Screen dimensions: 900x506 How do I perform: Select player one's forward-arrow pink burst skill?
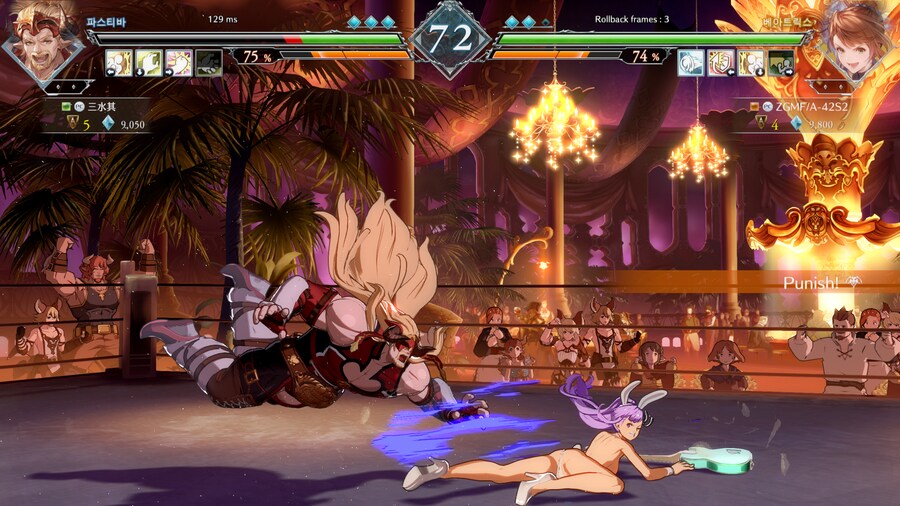[179, 63]
